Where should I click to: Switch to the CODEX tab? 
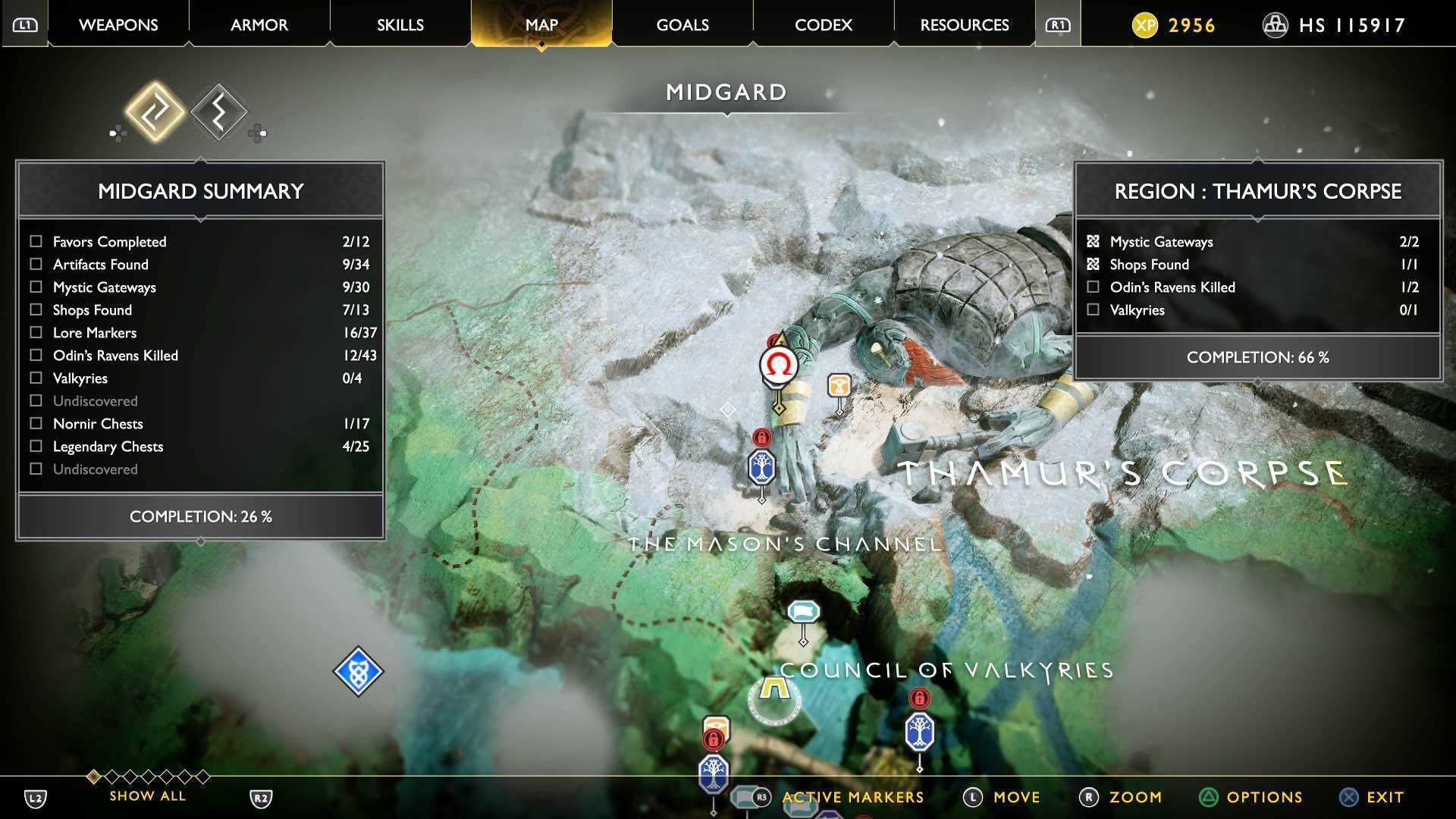[x=823, y=25]
